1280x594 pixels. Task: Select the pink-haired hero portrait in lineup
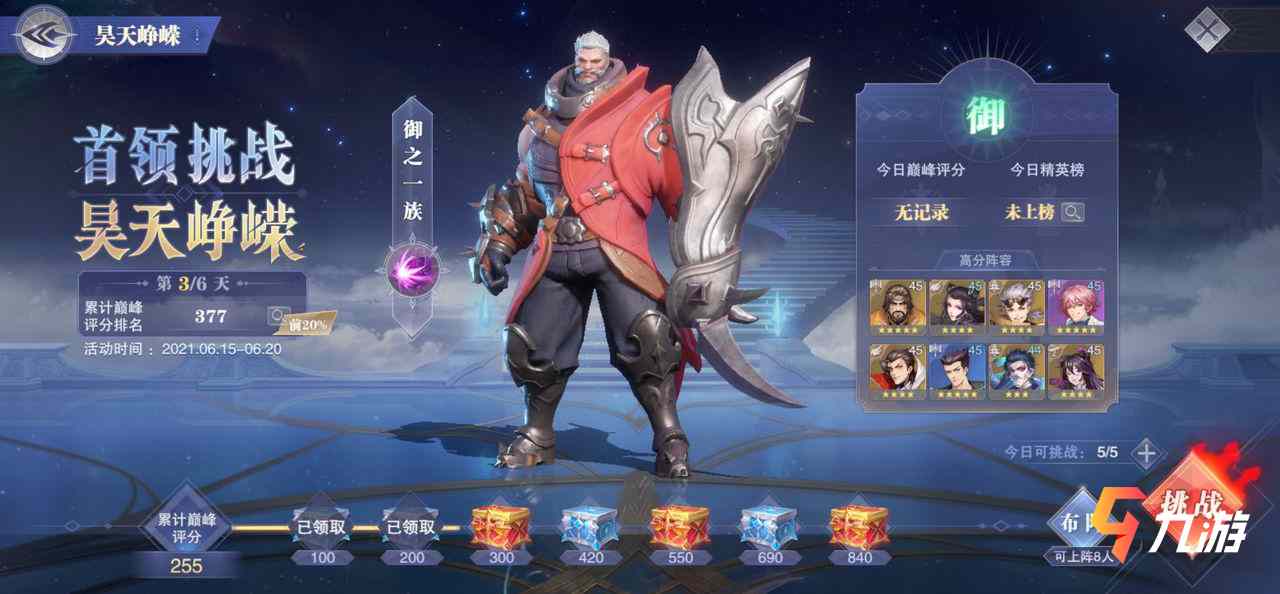[1075, 304]
